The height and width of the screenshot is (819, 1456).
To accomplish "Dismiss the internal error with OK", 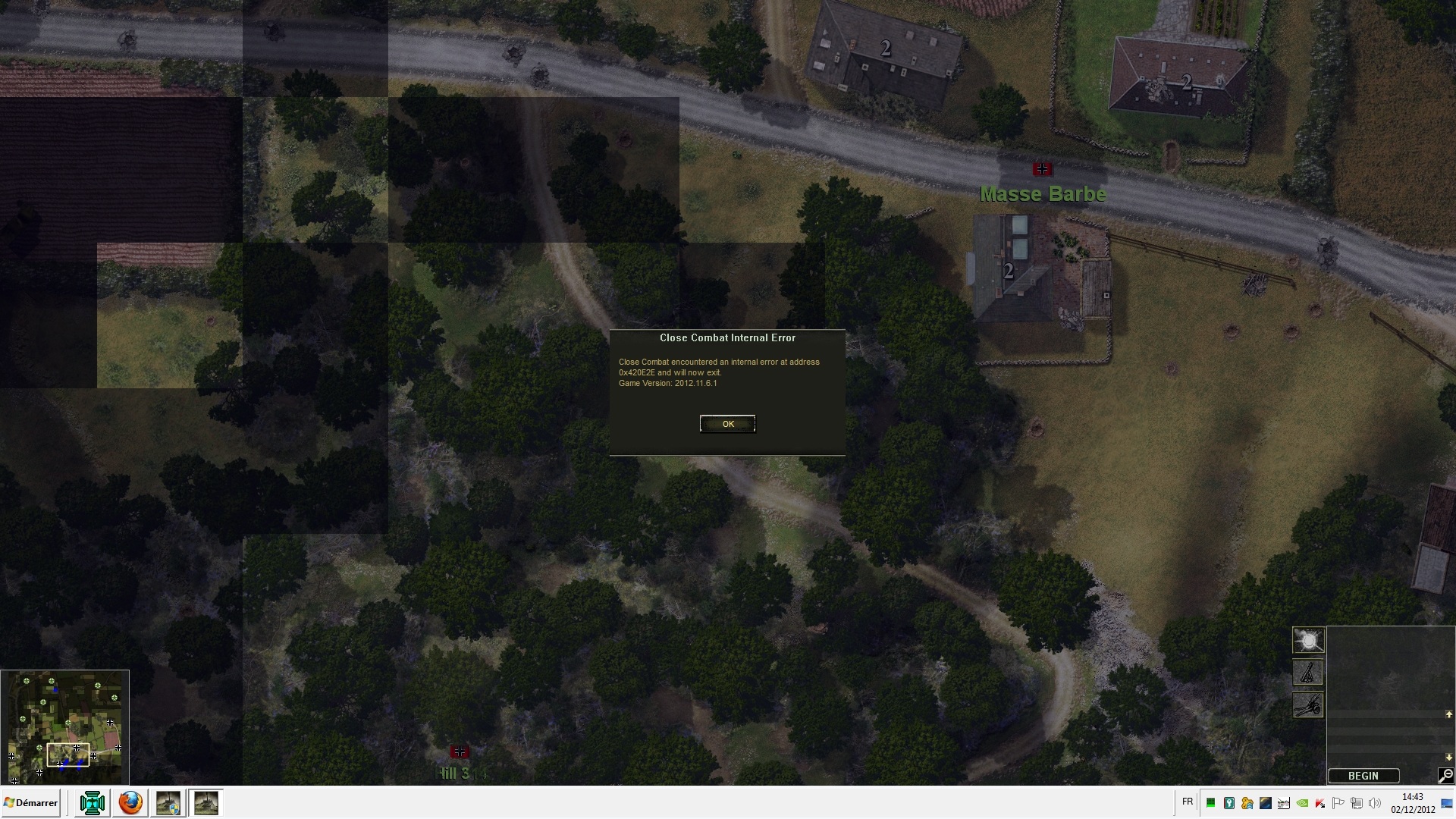I will (x=727, y=424).
